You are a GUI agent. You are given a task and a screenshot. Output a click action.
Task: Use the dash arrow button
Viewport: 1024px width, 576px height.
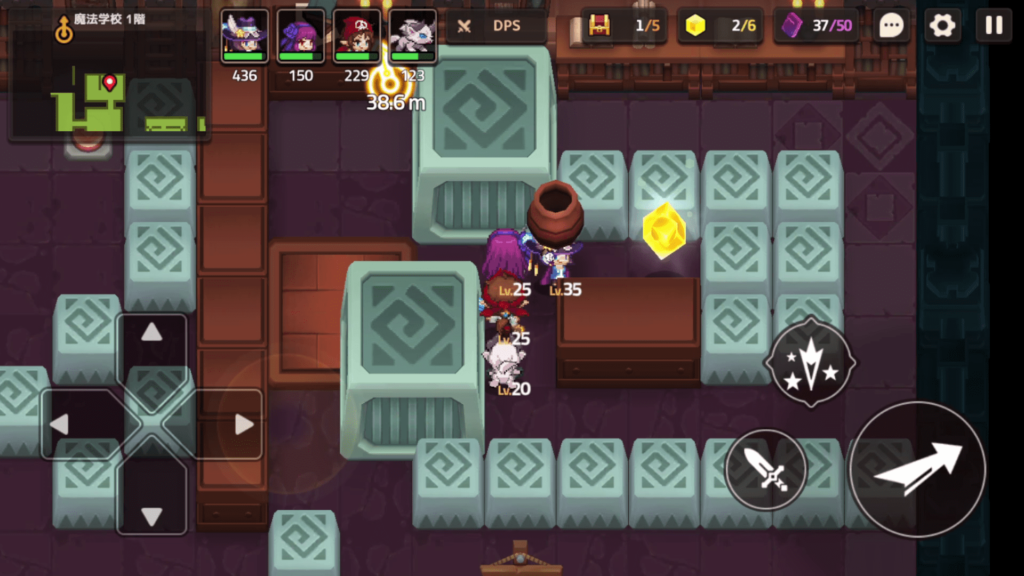pos(917,469)
